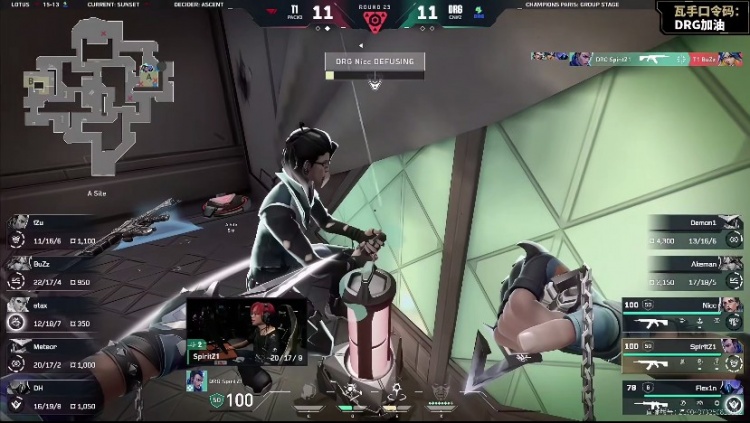The height and width of the screenshot is (423, 750).
Task: Spectate Demon1 from the right team list
Action: [696, 231]
